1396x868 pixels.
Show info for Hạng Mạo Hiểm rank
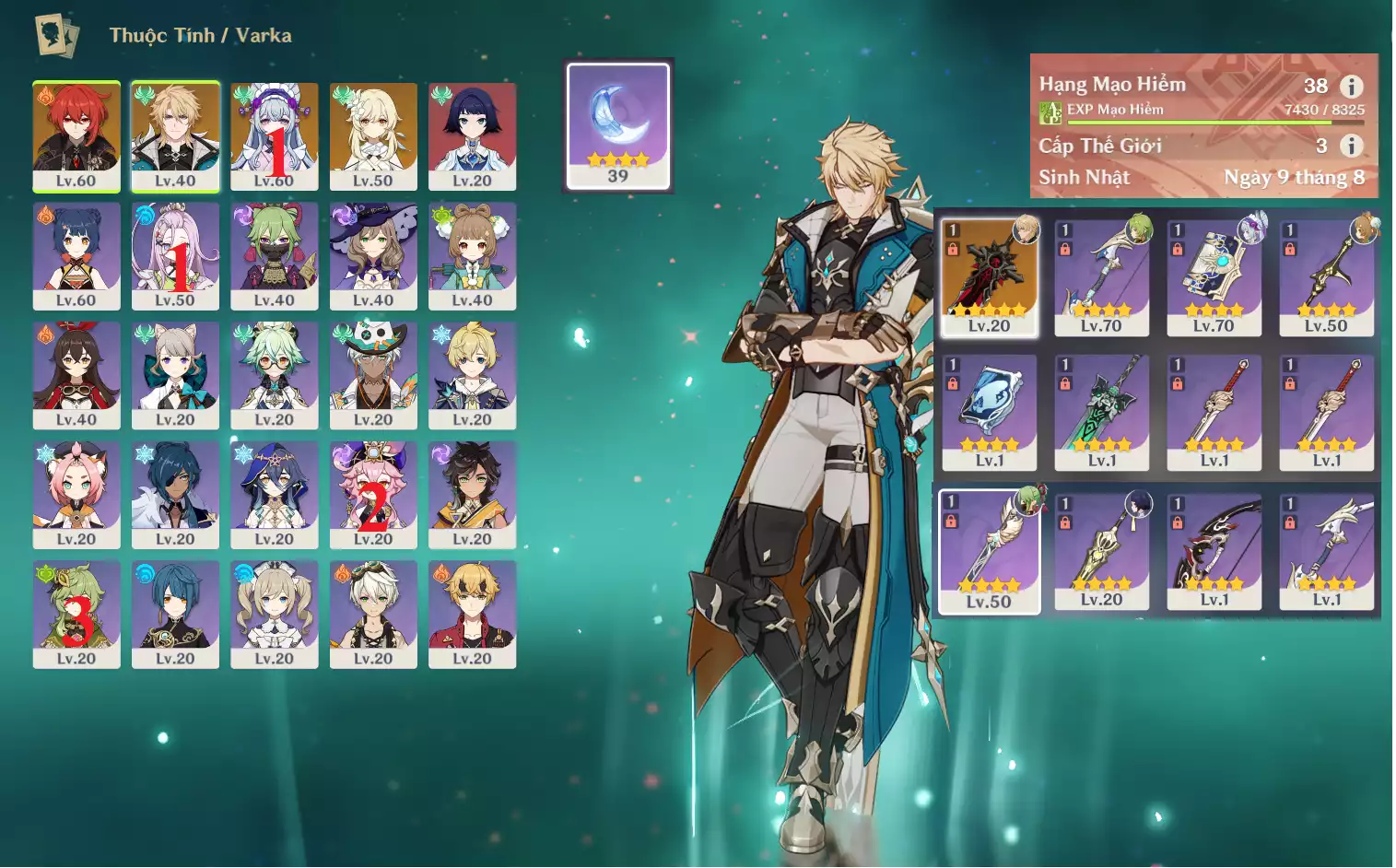[1351, 87]
